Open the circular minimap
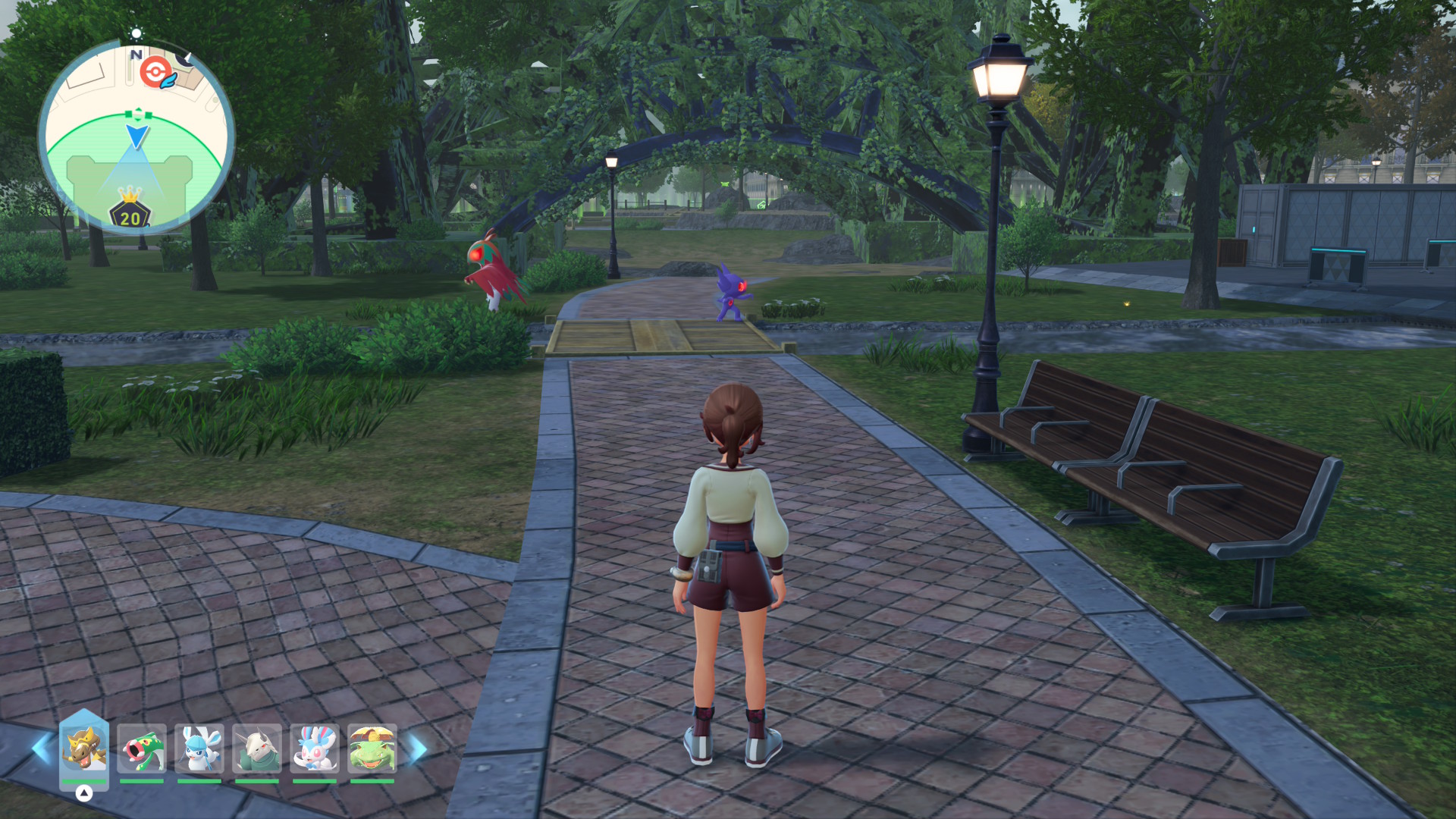 click(136, 136)
